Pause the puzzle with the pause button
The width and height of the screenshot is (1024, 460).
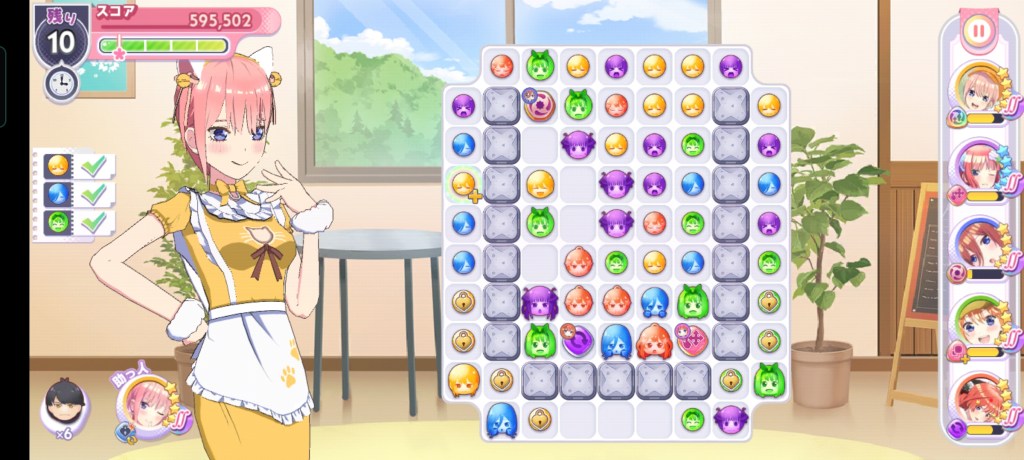pyautogui.click(x=979, y=30)
